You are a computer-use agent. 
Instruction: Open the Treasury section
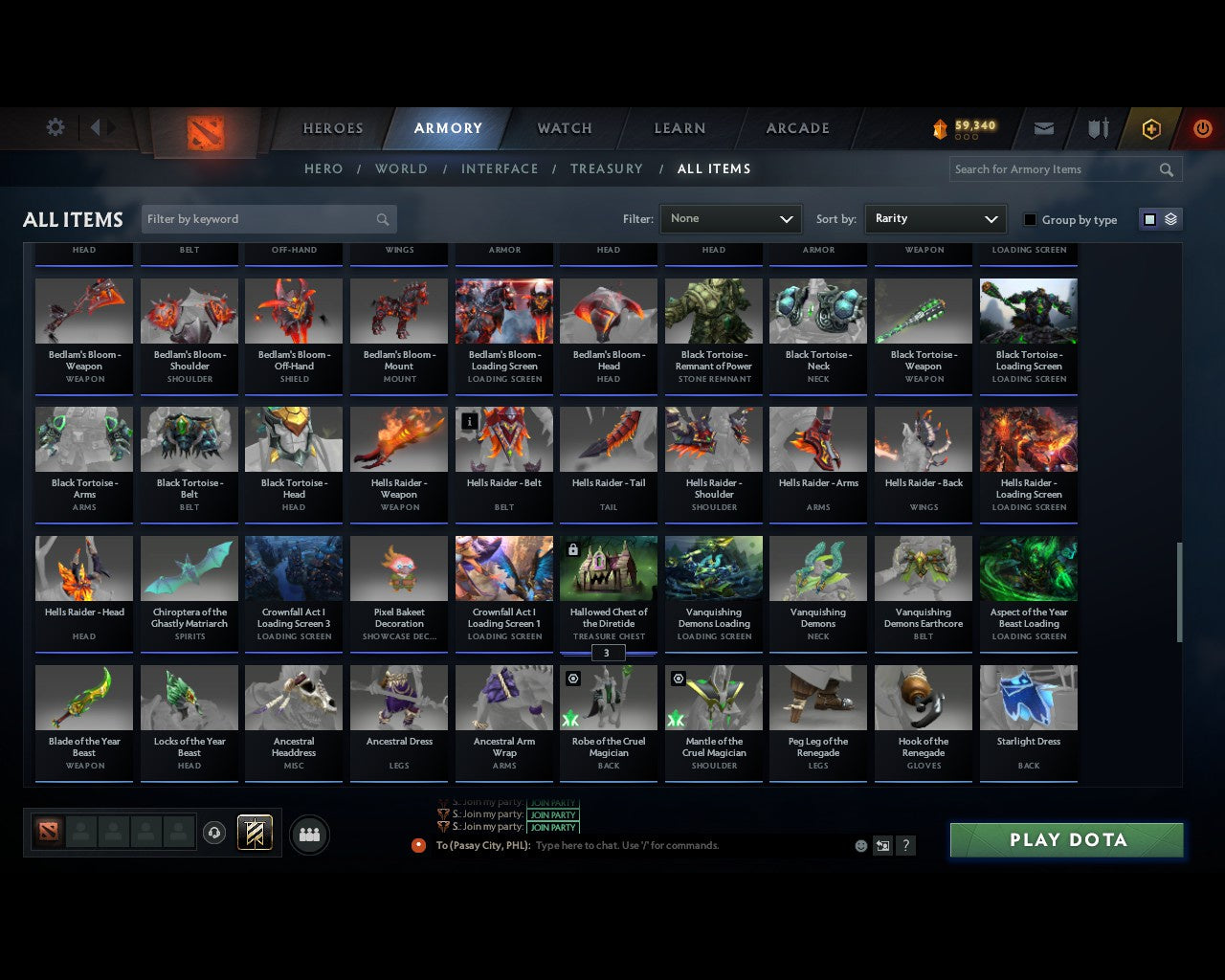pos(607,168)
